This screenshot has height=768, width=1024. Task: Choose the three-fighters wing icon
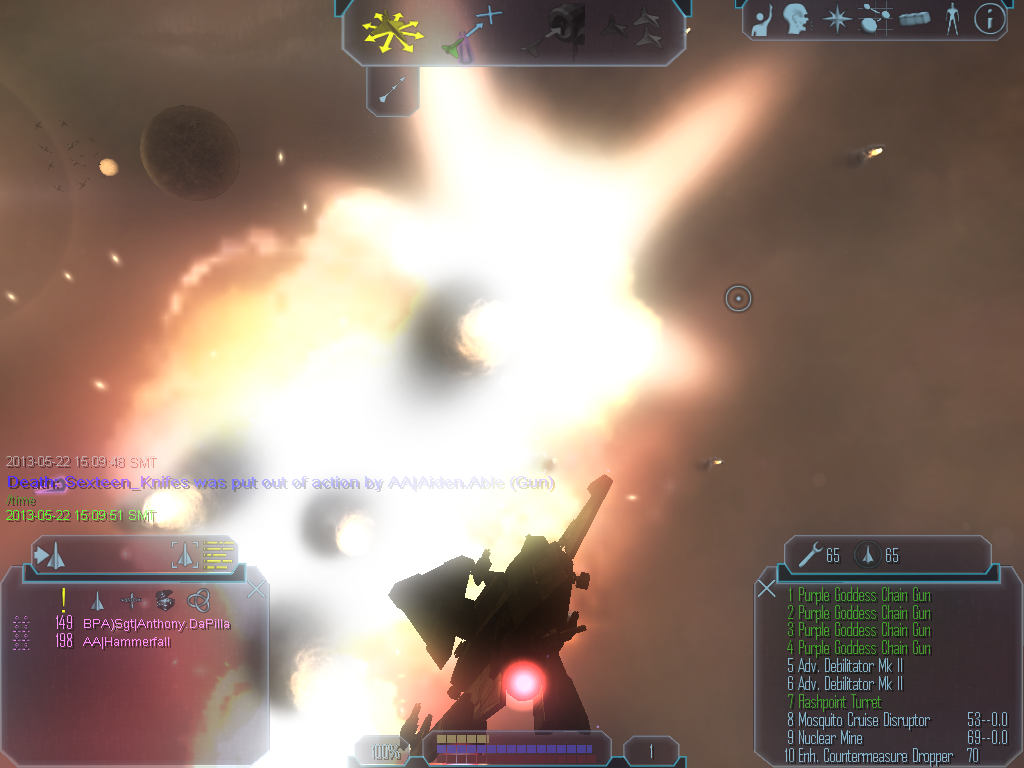(633, 30)
